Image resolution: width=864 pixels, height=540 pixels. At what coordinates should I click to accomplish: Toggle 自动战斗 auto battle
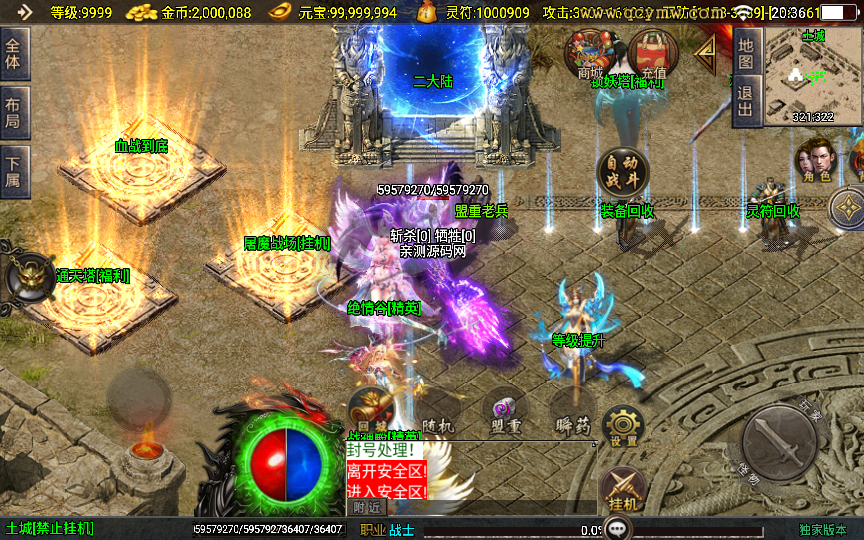[x=622, y=174]
